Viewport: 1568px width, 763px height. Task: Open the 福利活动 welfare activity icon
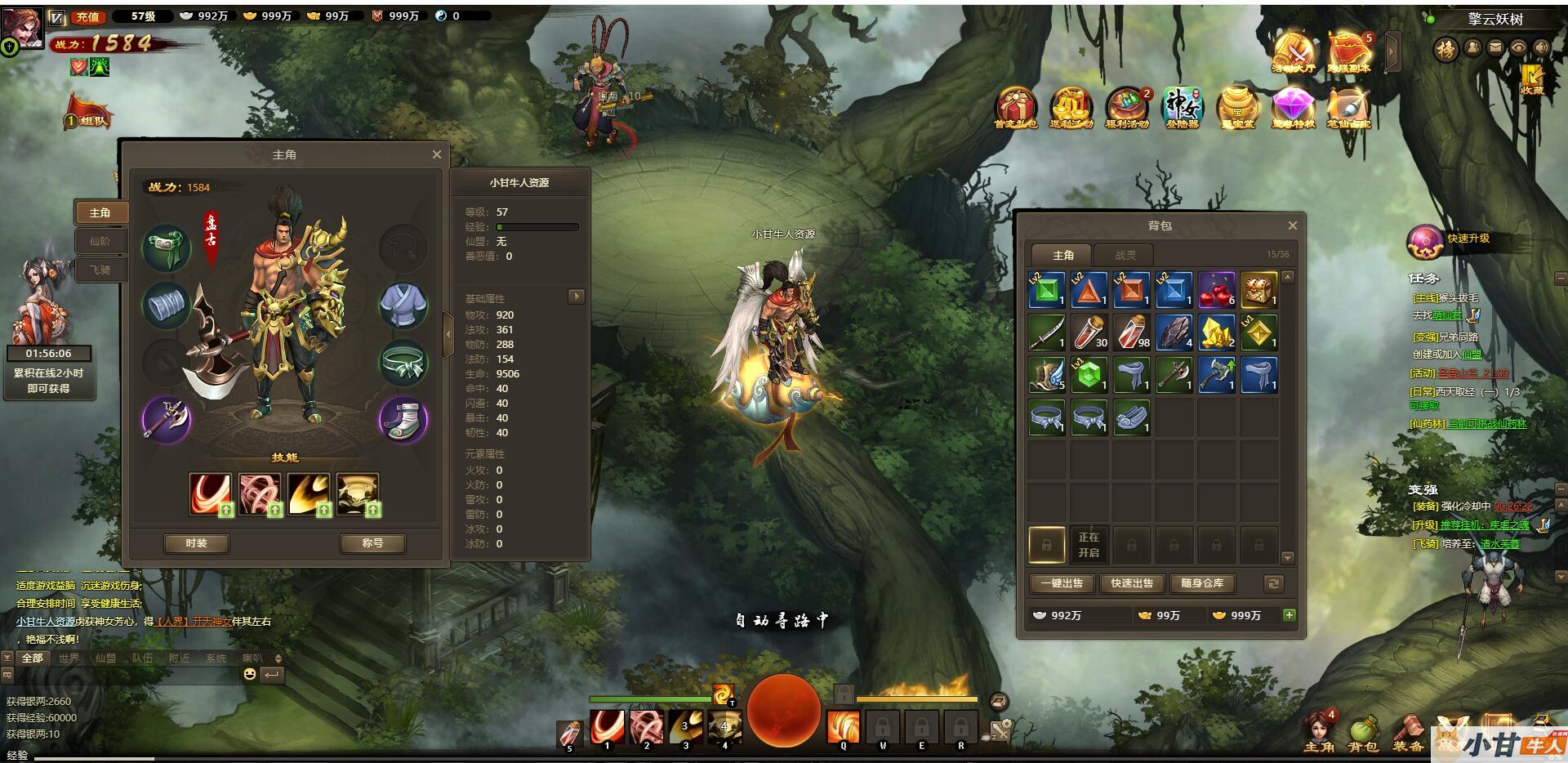(x=1127, y=108)
